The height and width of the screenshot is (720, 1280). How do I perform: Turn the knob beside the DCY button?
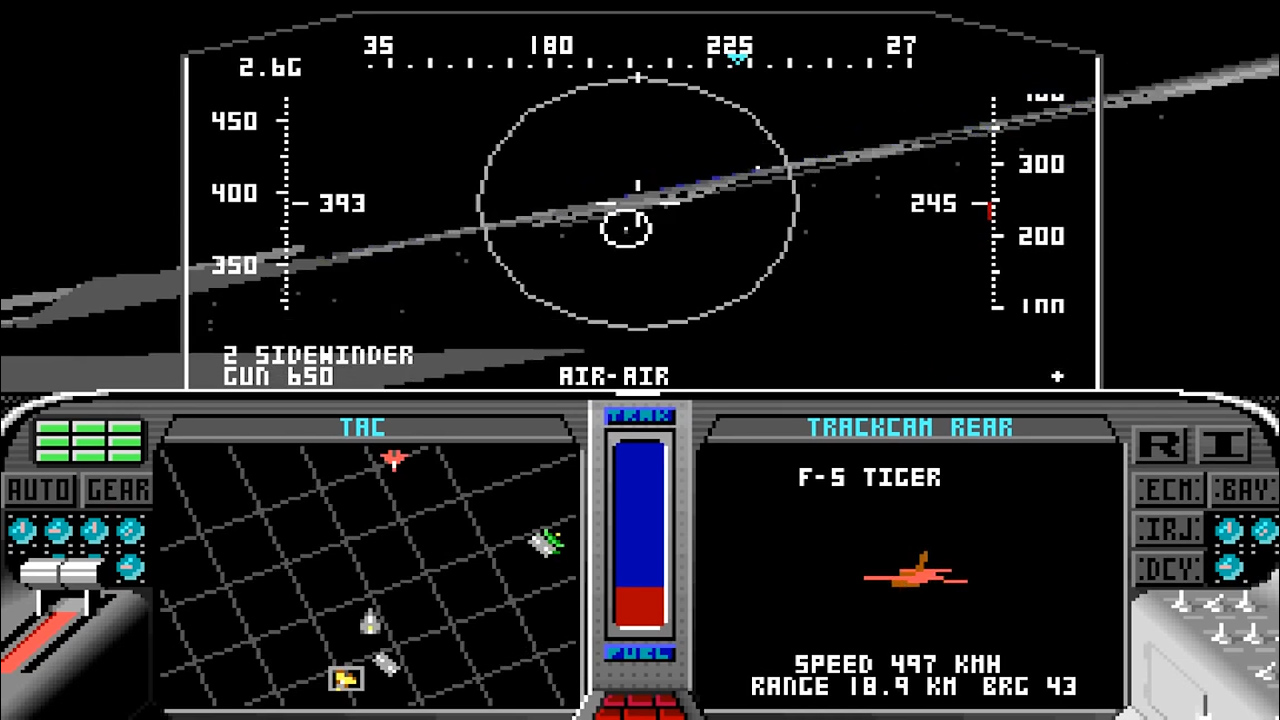pyautogui.click(x=1228, y=565)
